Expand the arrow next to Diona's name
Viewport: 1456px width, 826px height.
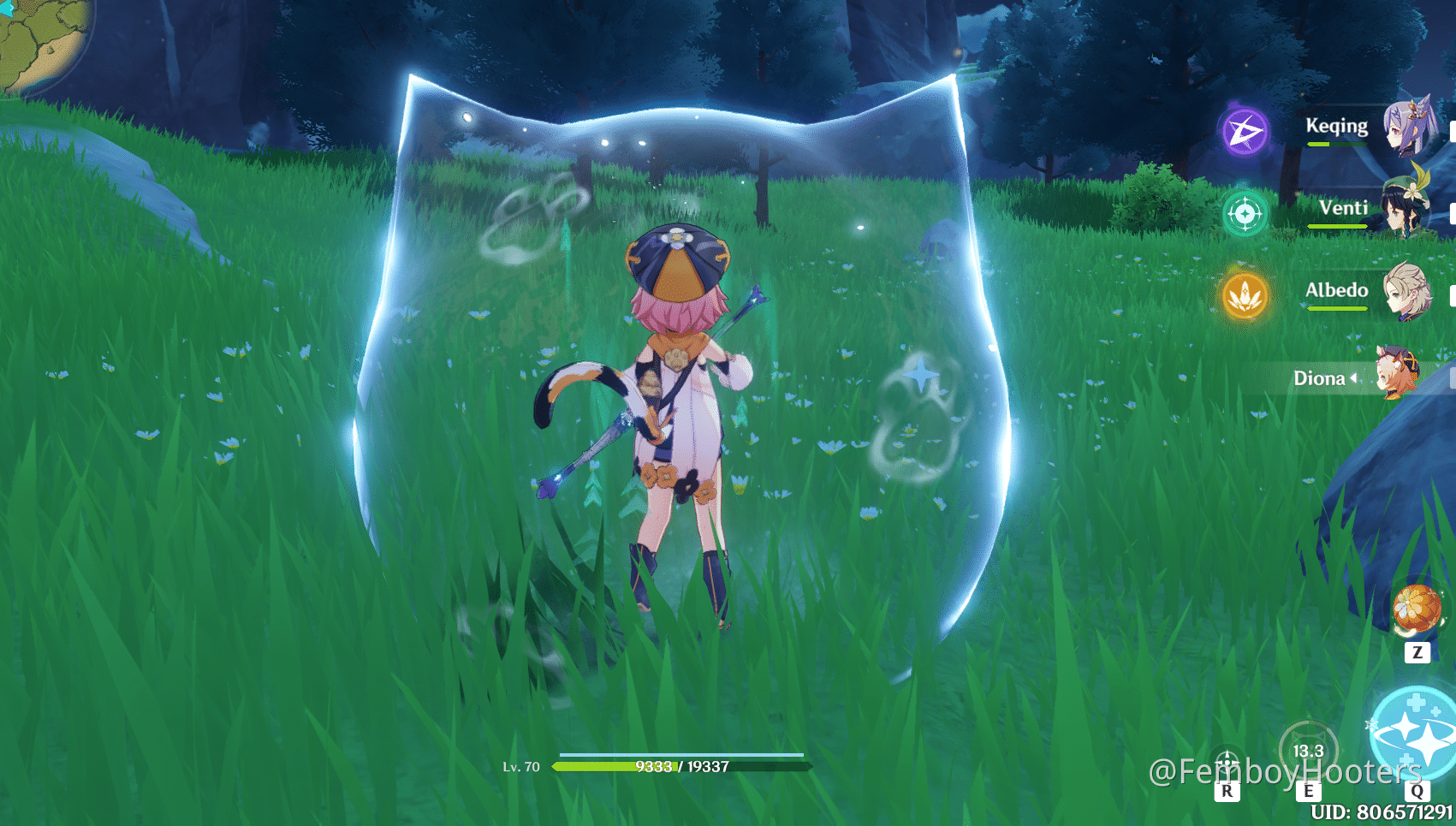pos(1354,377)
